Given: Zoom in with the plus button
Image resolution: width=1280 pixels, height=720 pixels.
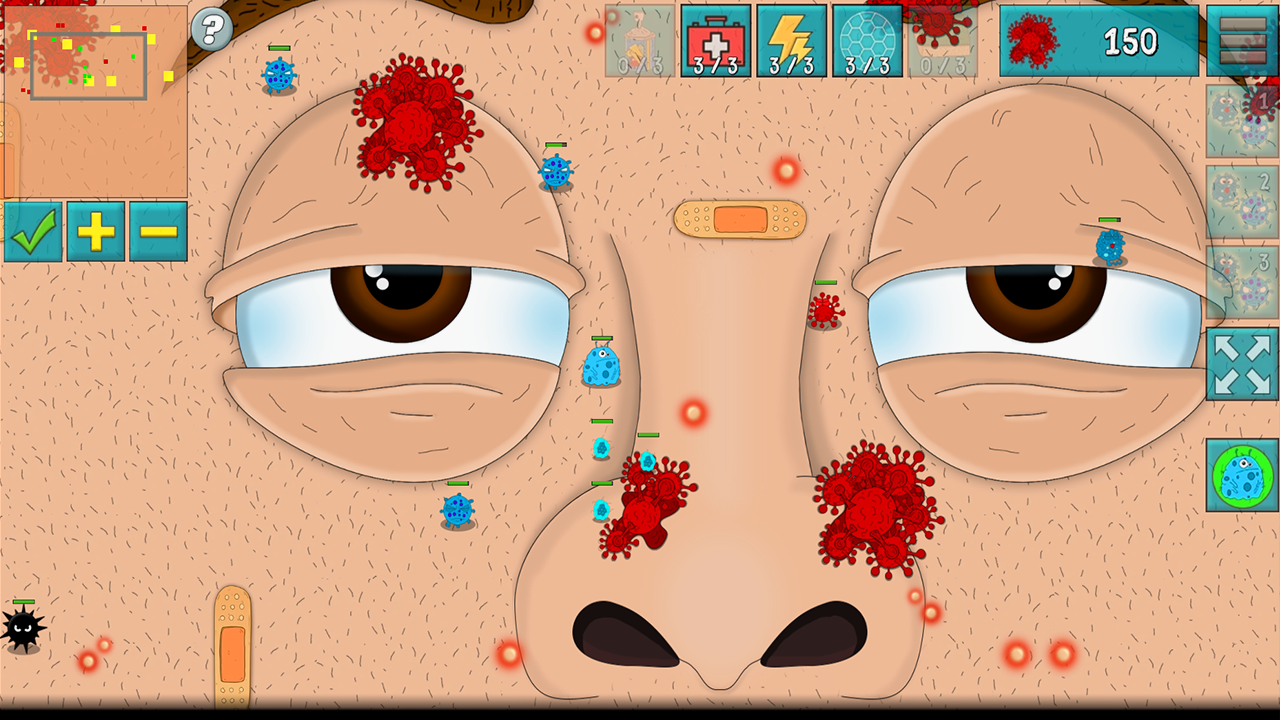Looking at the screenshot, I should coord(96,232).
